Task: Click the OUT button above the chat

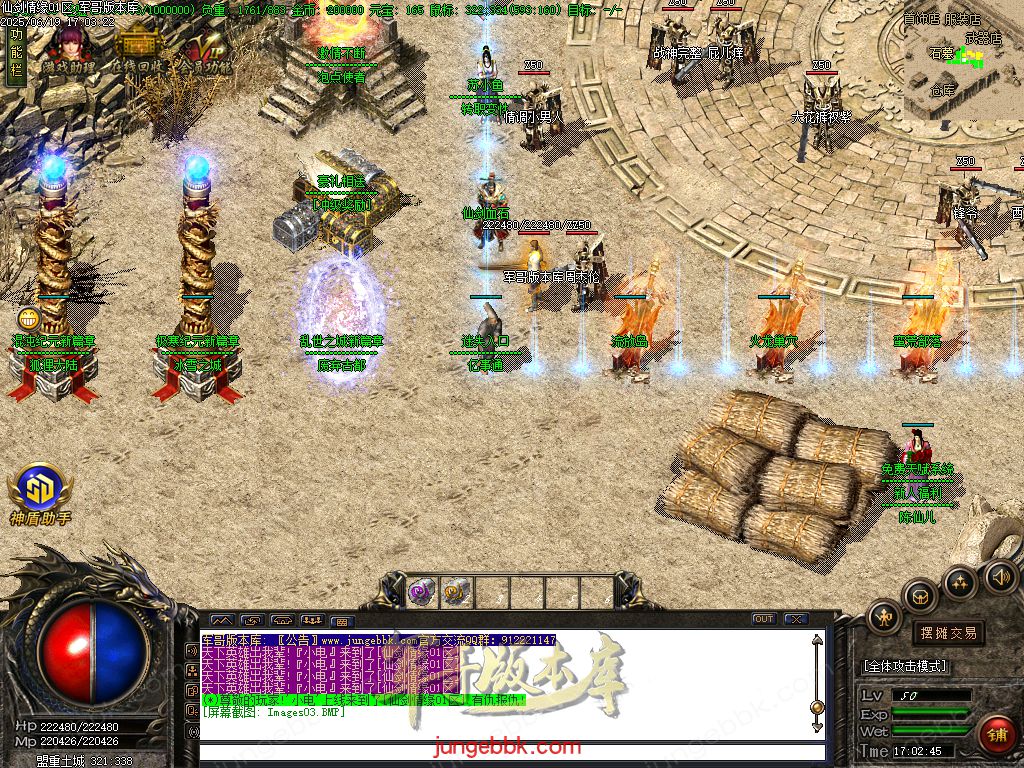Action: (764, 619)
